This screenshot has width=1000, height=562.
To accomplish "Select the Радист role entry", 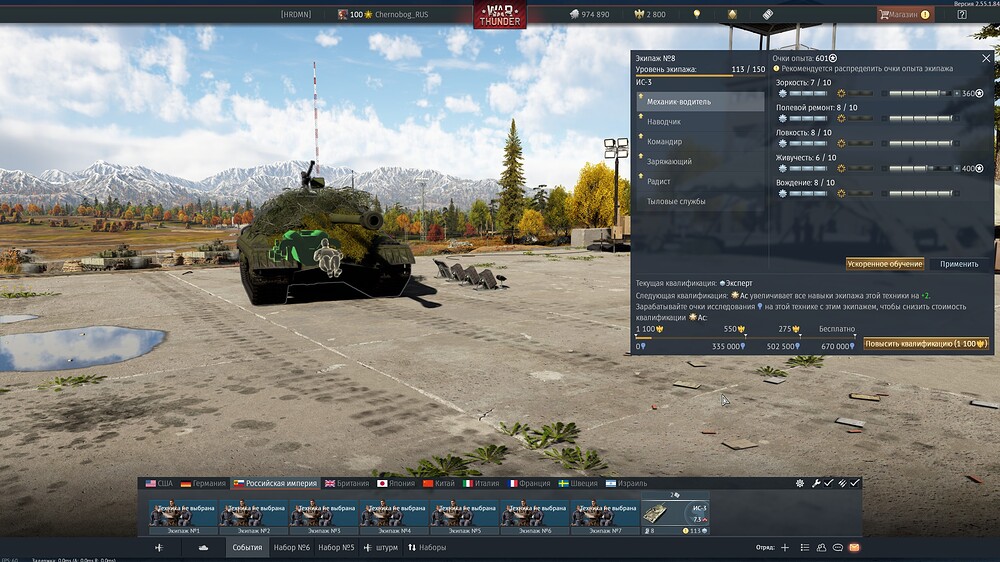I will click(659, 181).
